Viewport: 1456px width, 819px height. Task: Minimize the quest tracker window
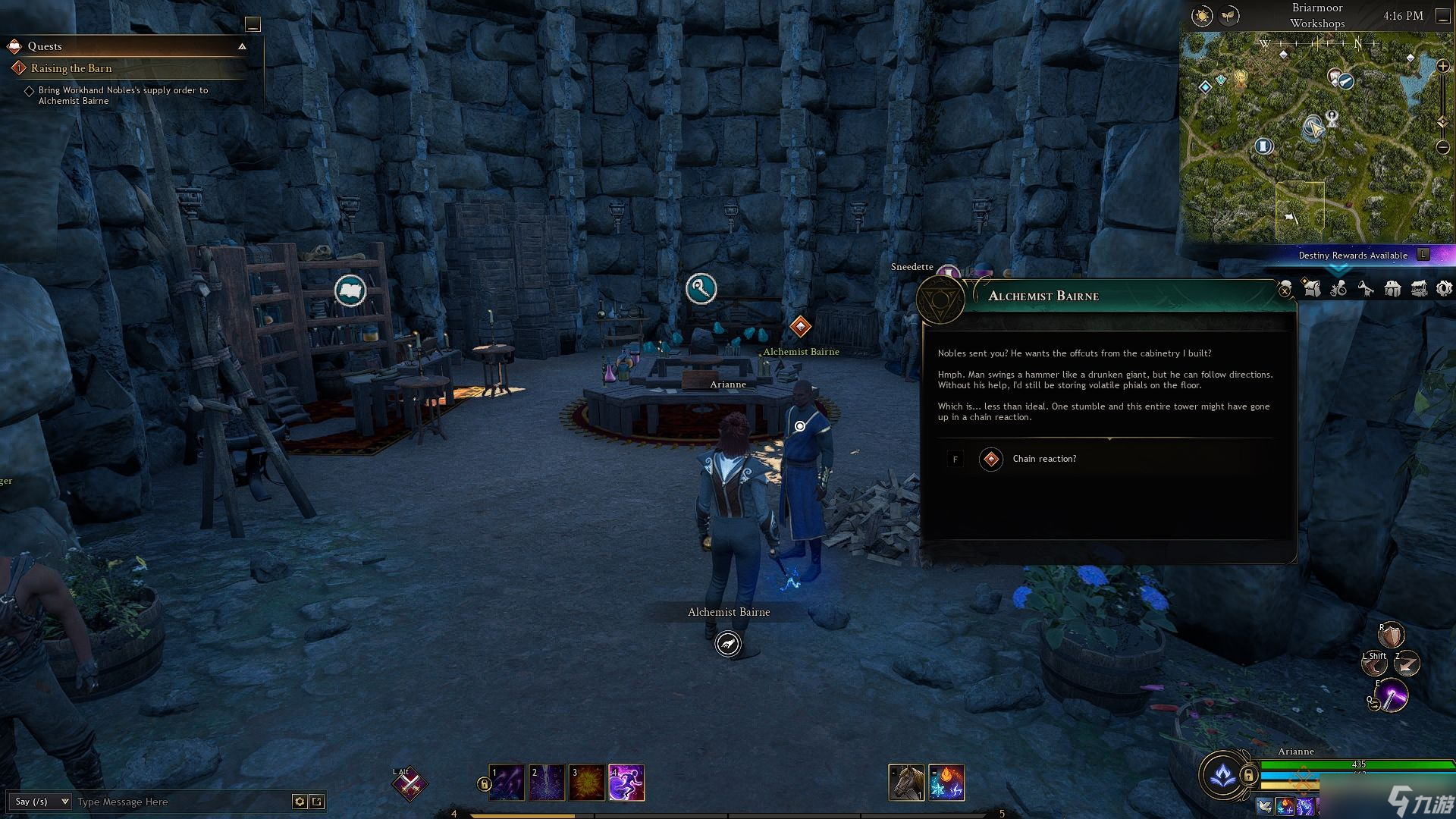(x=253, y=24)
